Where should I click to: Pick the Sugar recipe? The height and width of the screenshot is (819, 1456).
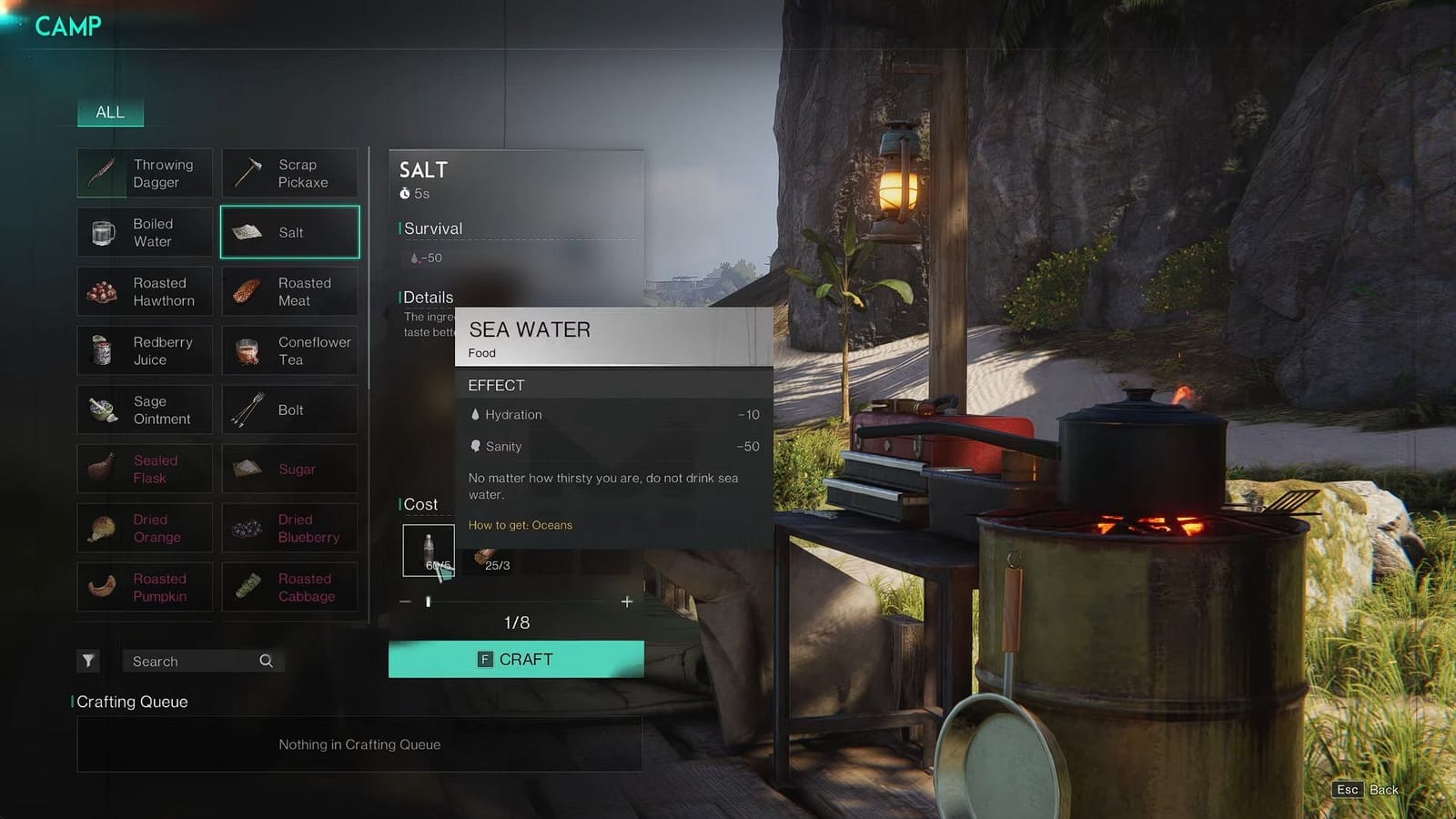pyautogui.click(x=289, y=469)
